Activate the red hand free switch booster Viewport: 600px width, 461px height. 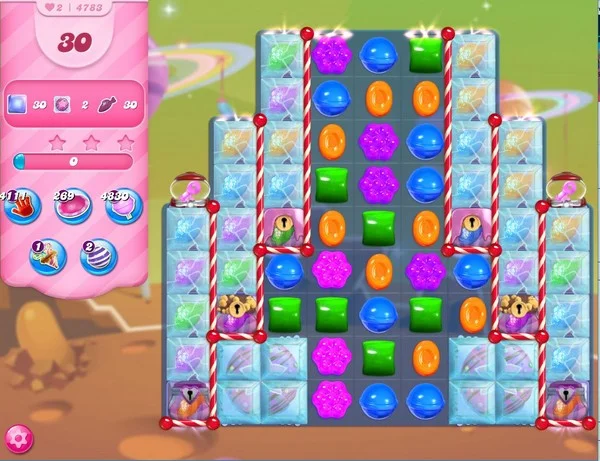(22, 206)
